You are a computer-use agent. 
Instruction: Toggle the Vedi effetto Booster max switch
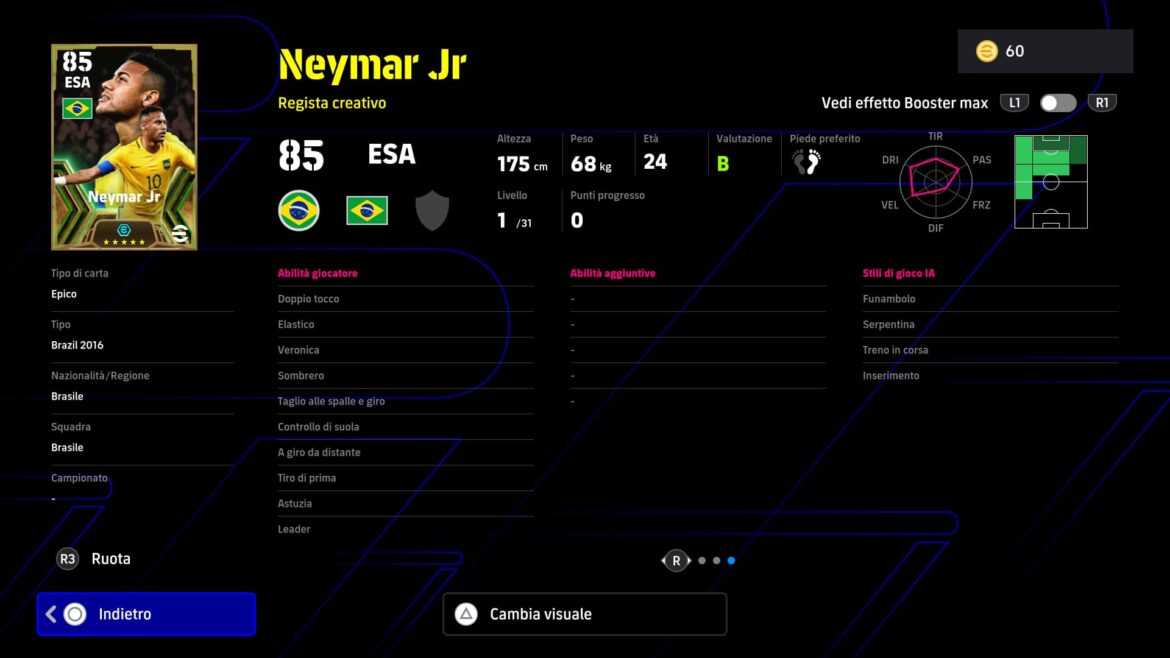tap(1057, 103)
